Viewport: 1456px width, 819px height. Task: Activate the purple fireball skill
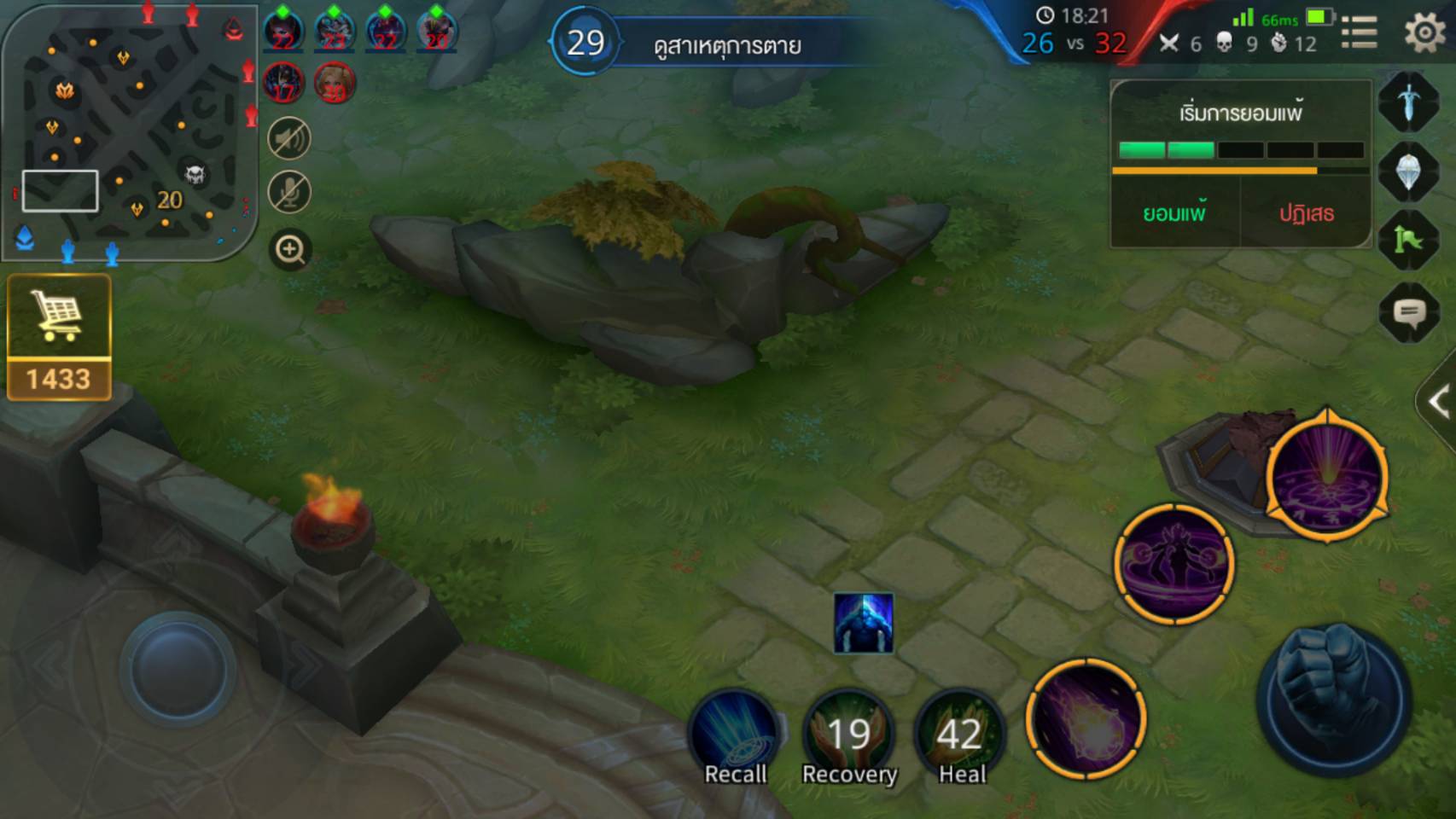coord(1086,718)
